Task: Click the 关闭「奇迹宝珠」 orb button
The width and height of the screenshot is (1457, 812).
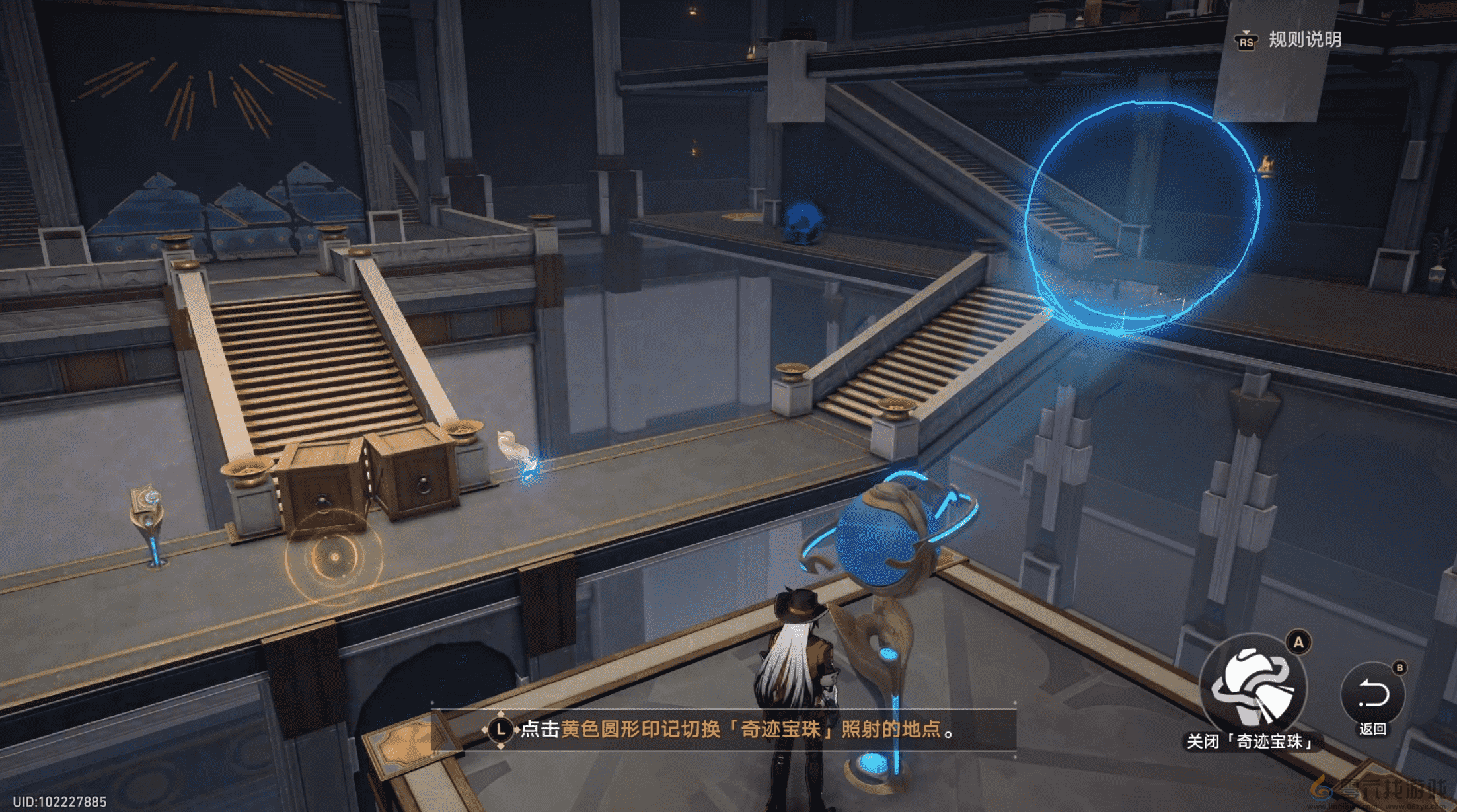Action: (x=1252, y=688)
